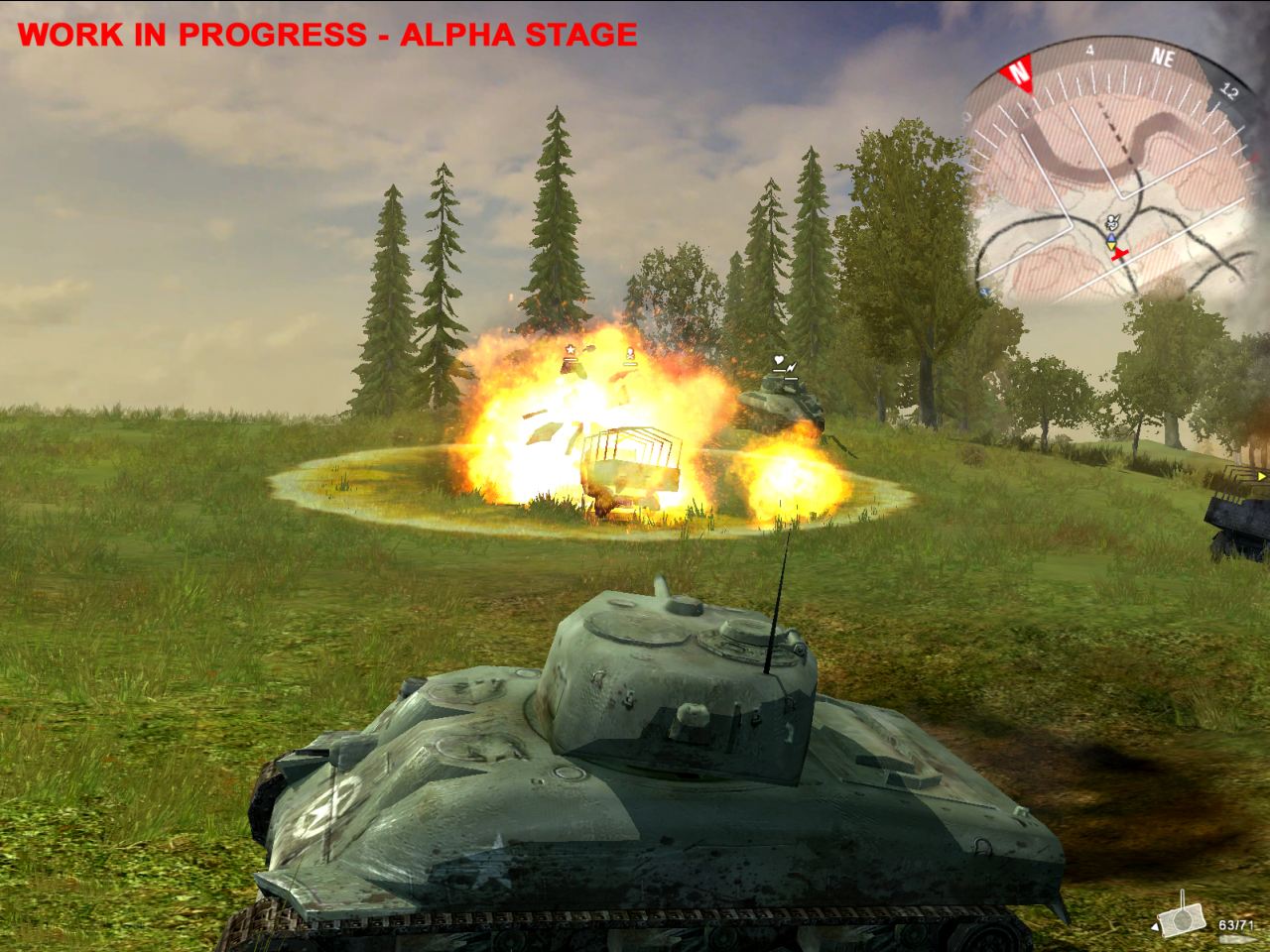The width and height of the screenshot is (1270, 952).
Task: Click the white star marker over the enemy vehicle
Action: coord(571,349)
